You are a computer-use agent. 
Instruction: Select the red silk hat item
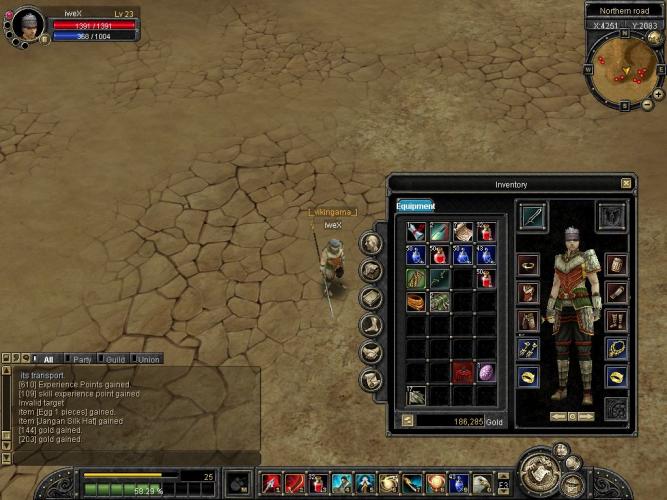point(462,373)
